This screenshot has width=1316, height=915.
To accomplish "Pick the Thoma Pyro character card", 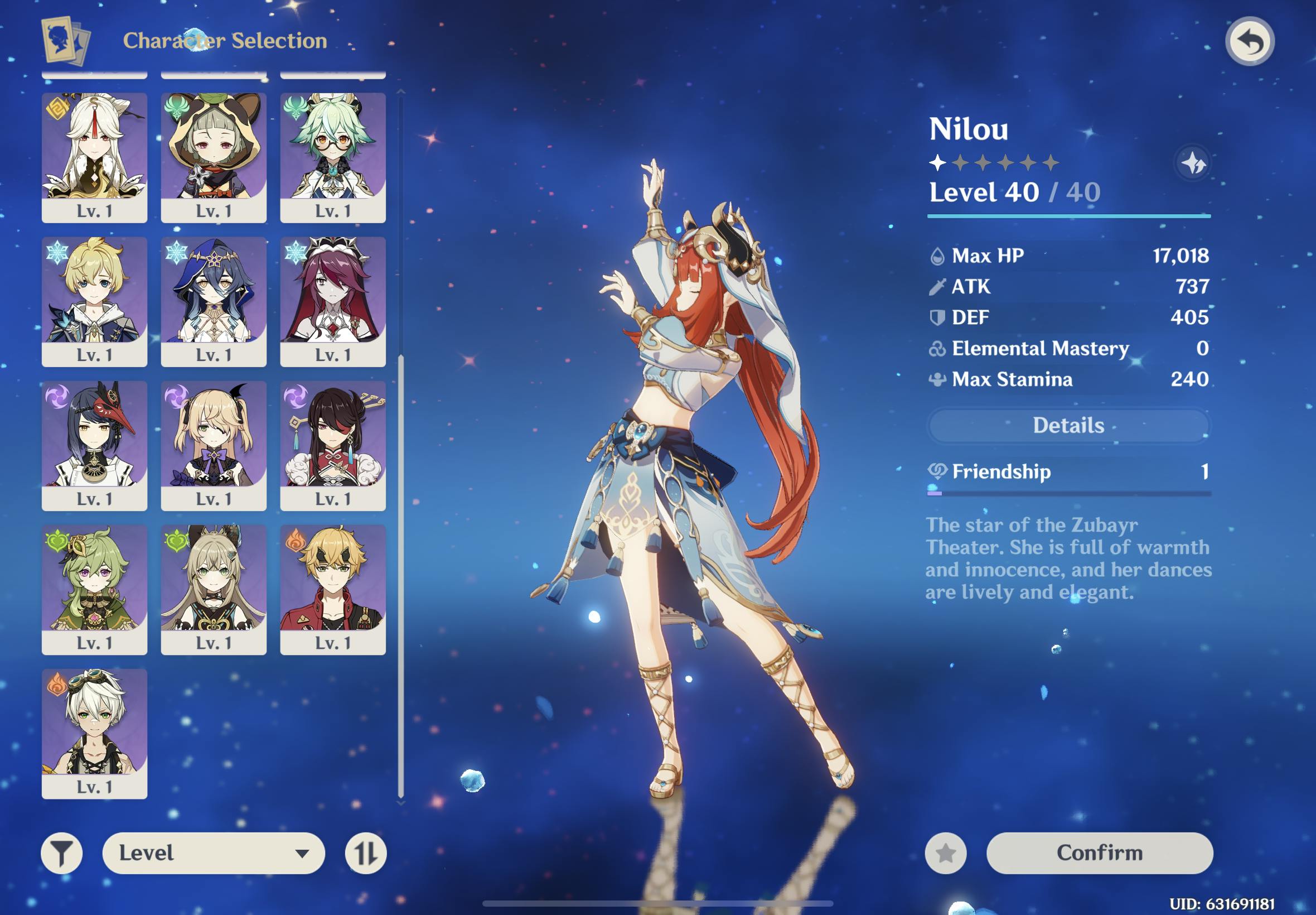I will click(x=333, y=589).
